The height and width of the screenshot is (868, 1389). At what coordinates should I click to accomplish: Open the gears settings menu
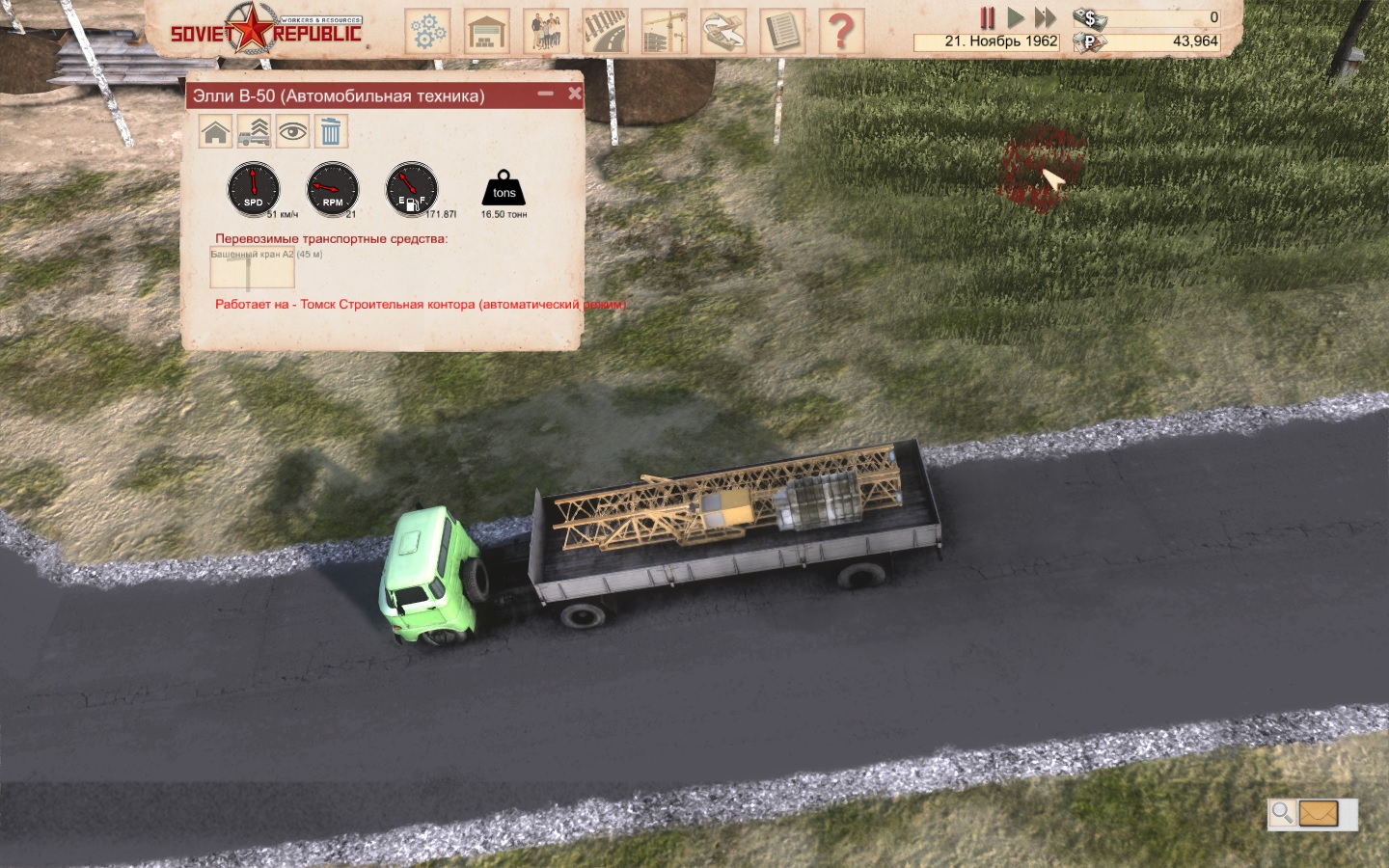tap(427, 31)
